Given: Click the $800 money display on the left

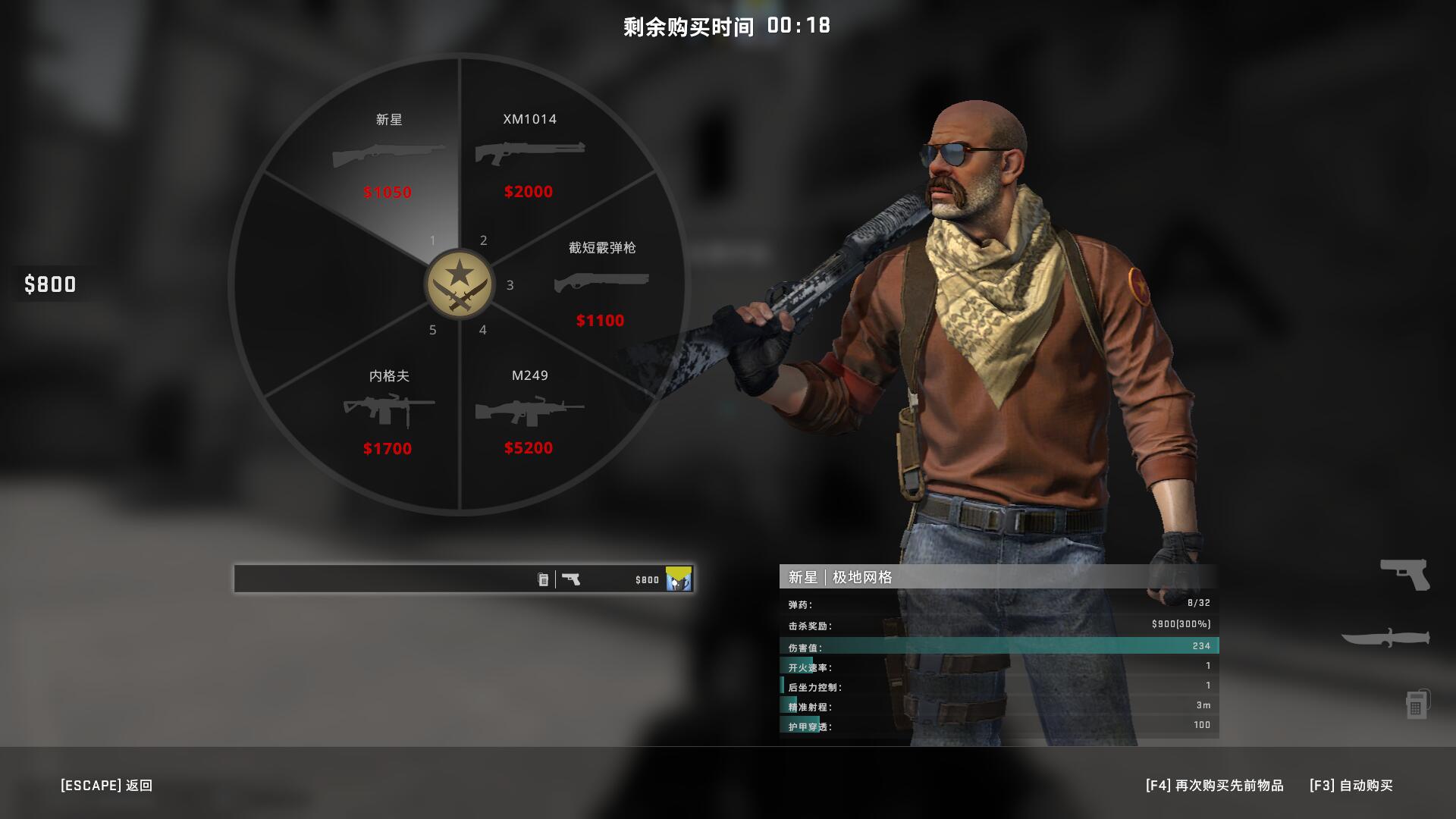Looking at the screenshot, I should [x=50, y=285].
